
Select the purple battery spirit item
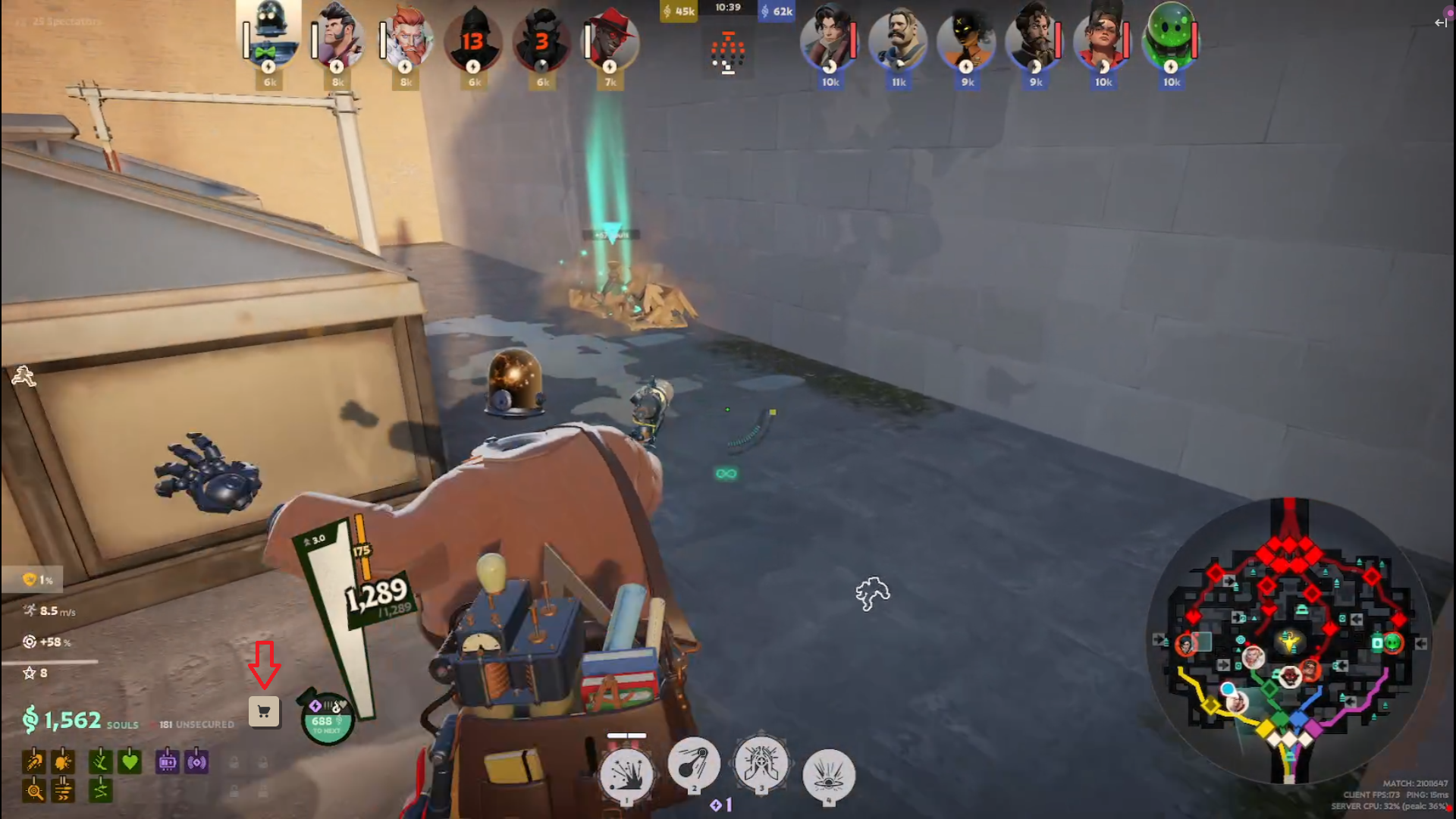tap(168, 761)
